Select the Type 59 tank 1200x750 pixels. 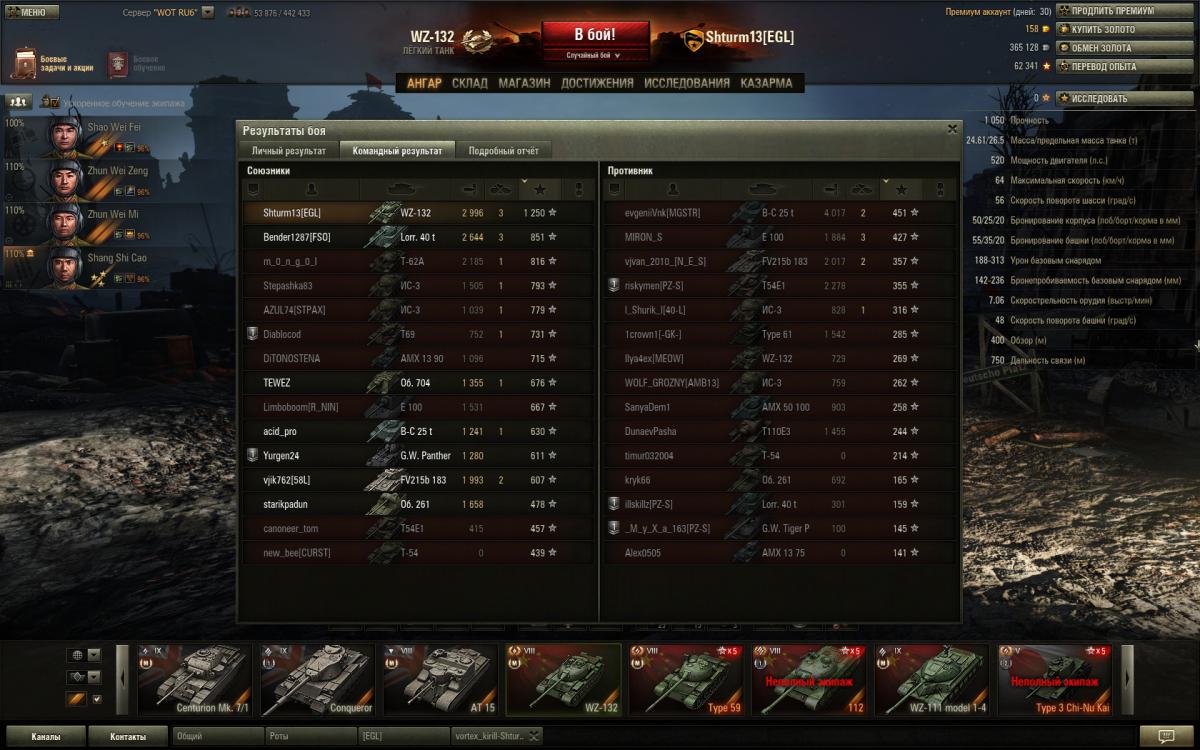[x=685, y=680]
